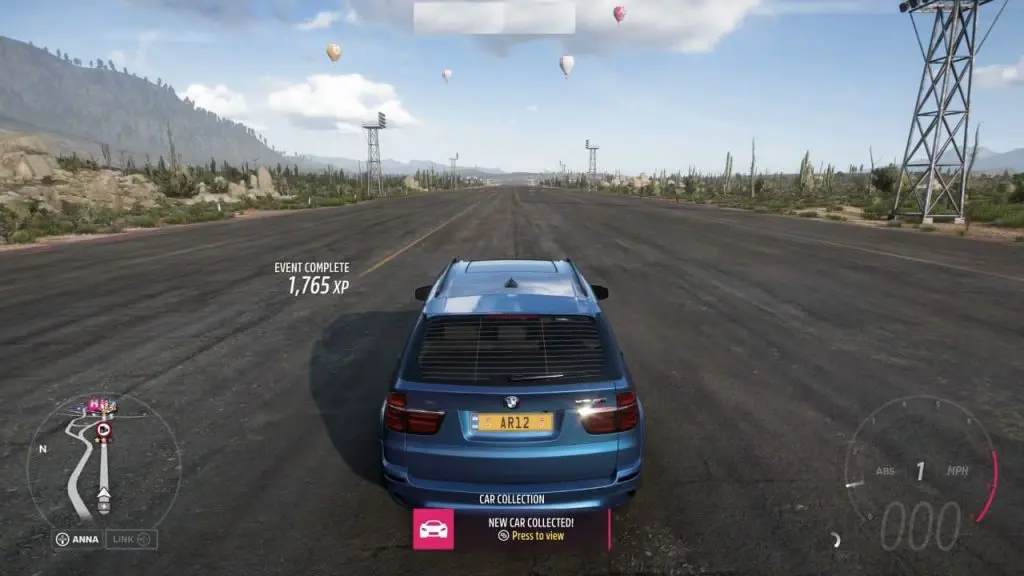Open the LINK chat button

pyautogui.click(x=132, y=539)
